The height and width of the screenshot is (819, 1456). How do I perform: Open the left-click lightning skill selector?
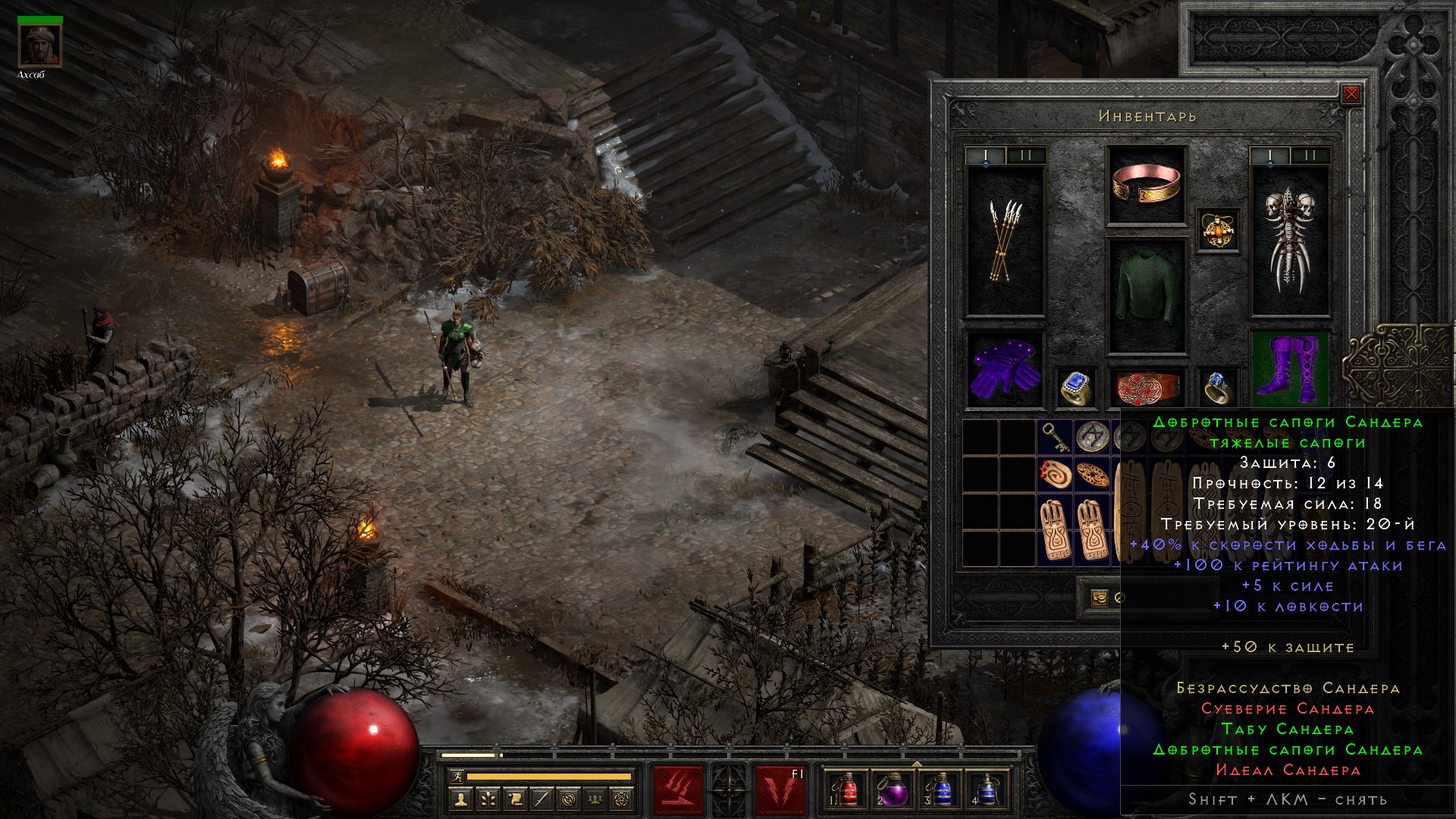coord(678,789)
